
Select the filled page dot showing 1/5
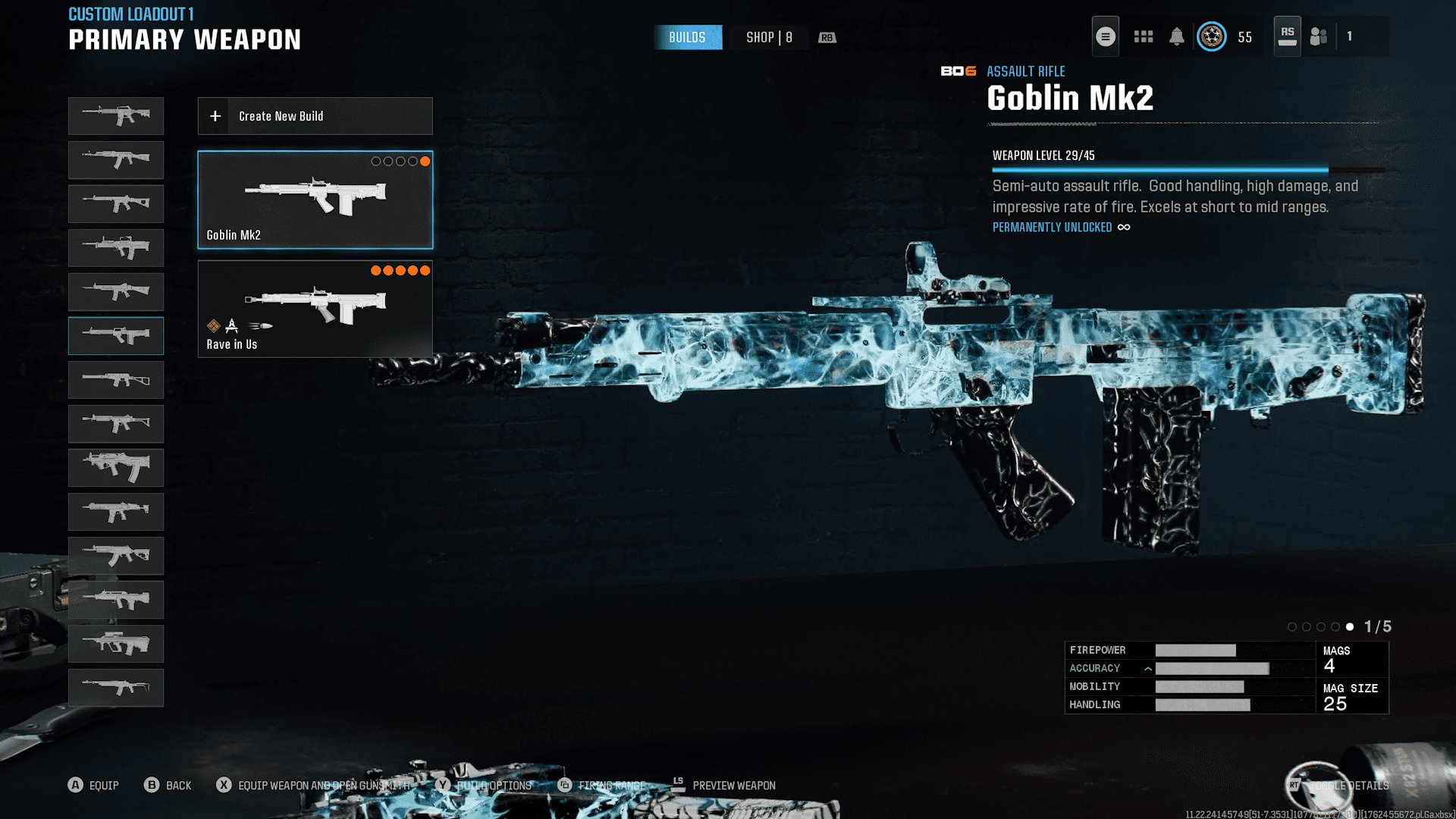(x=1350, y=627)
